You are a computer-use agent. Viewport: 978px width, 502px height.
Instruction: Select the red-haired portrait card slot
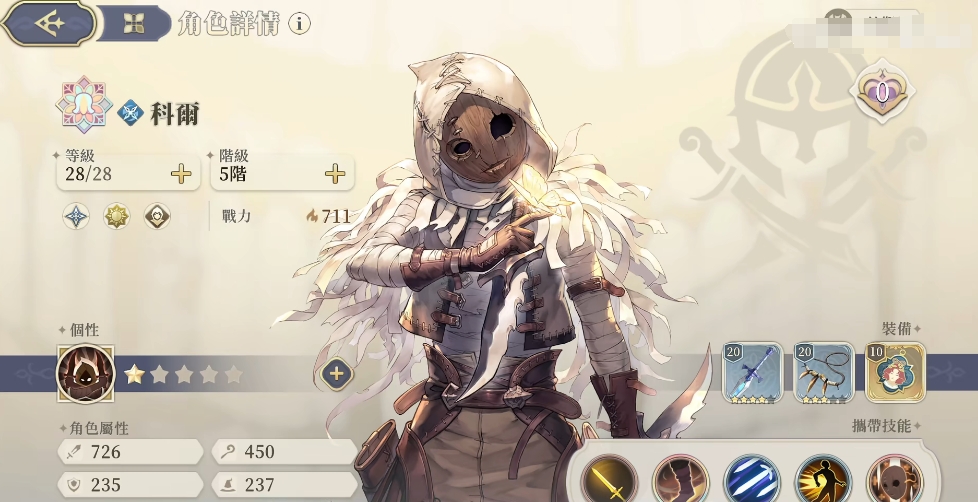tap(895, 372)
